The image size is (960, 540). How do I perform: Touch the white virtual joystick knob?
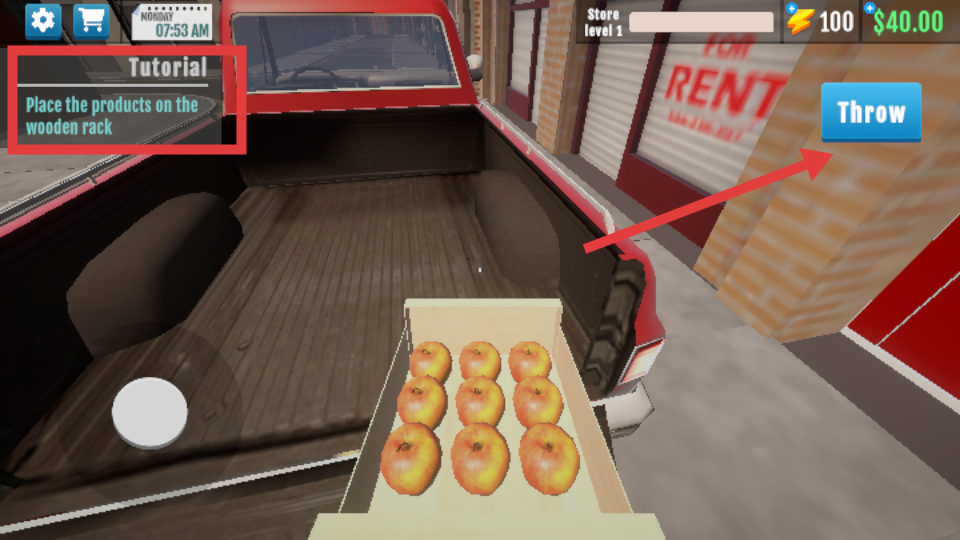coord(150,412)
